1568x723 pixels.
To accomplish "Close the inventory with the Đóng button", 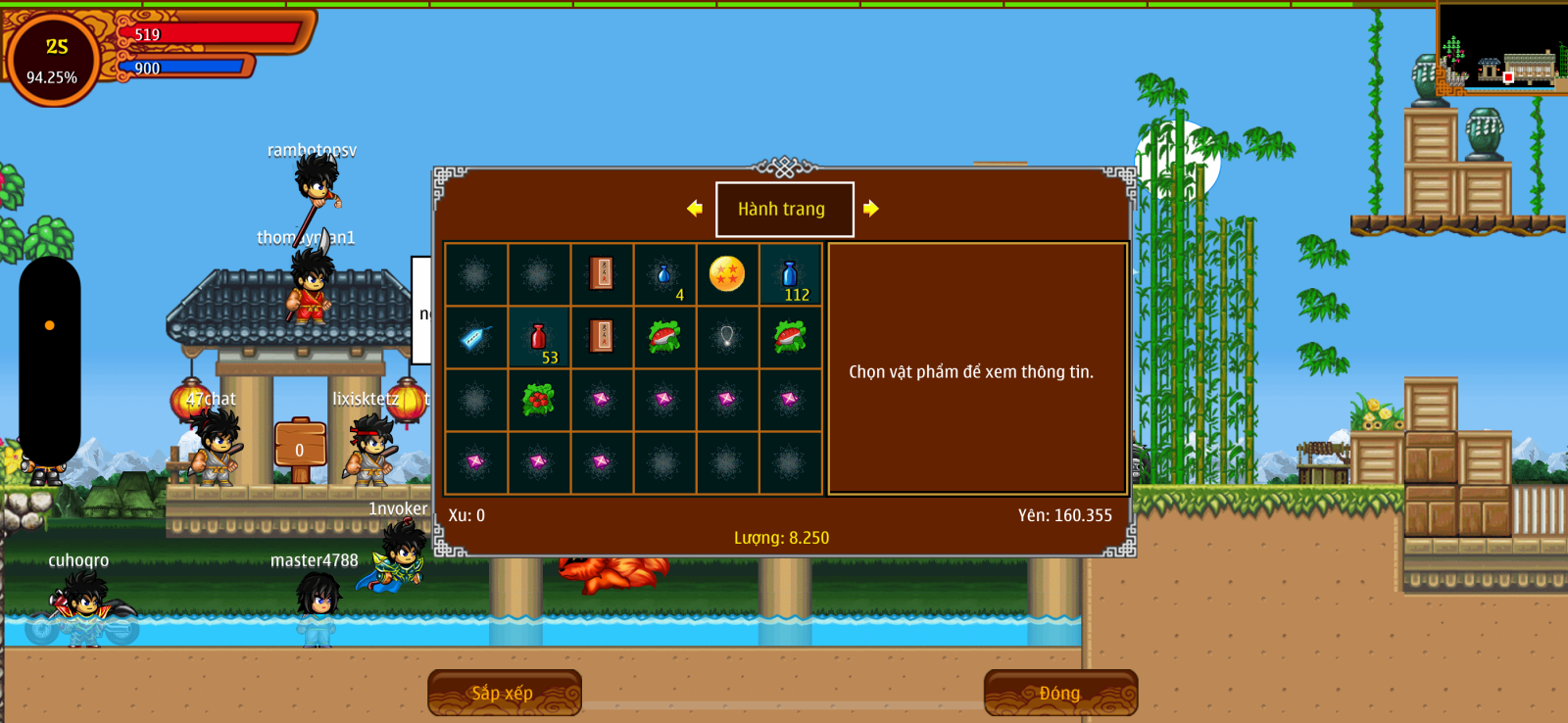I will [1060, 693].
